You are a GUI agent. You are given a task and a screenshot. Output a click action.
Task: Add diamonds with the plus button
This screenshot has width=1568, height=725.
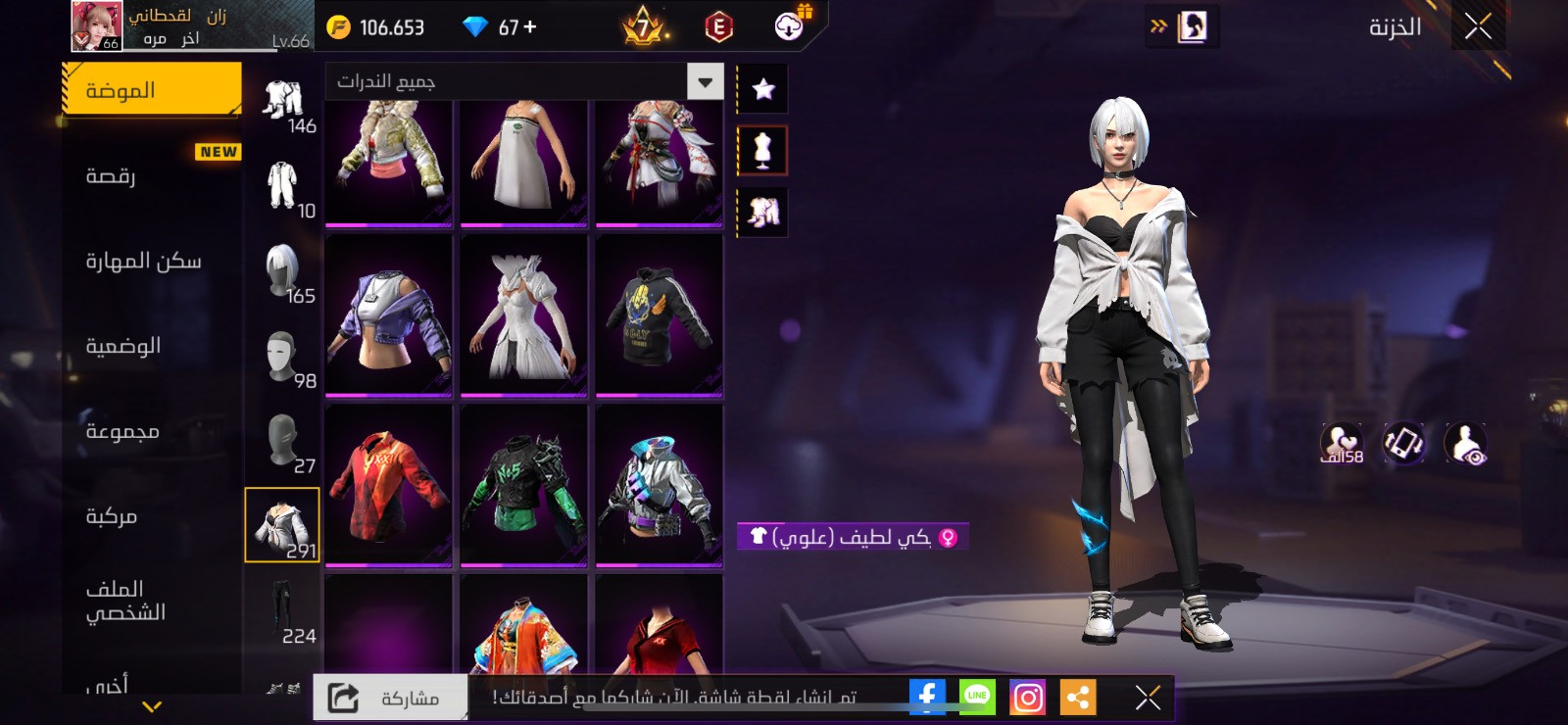pyautogui.click(x=530, y=27)
